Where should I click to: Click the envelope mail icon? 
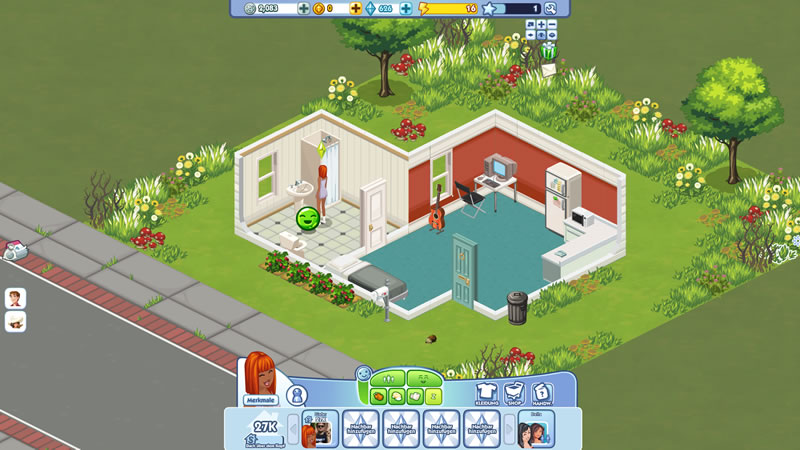547,68
